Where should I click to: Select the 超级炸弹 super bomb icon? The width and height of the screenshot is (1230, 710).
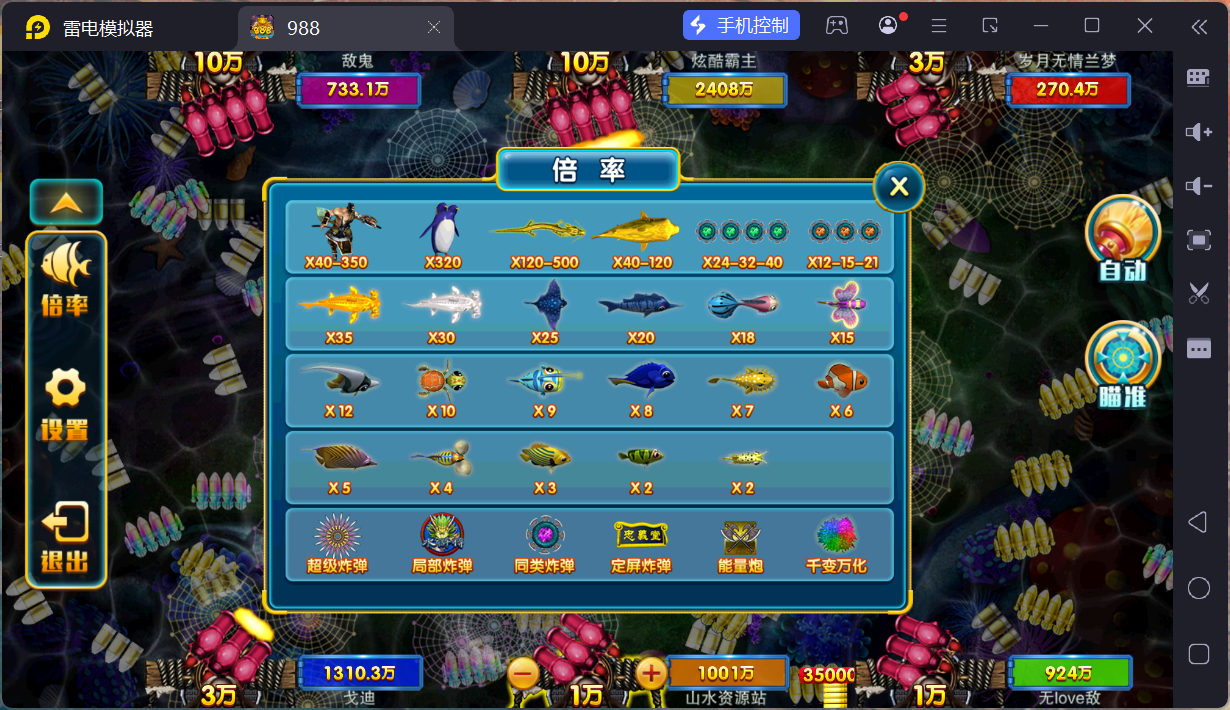(337, 543)
